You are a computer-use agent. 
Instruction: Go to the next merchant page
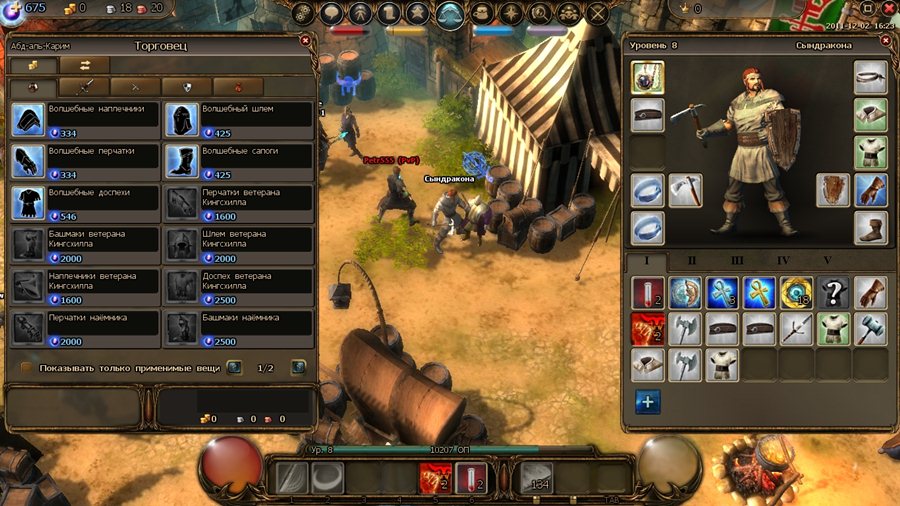pyautogui.click(x=298, y=368)
